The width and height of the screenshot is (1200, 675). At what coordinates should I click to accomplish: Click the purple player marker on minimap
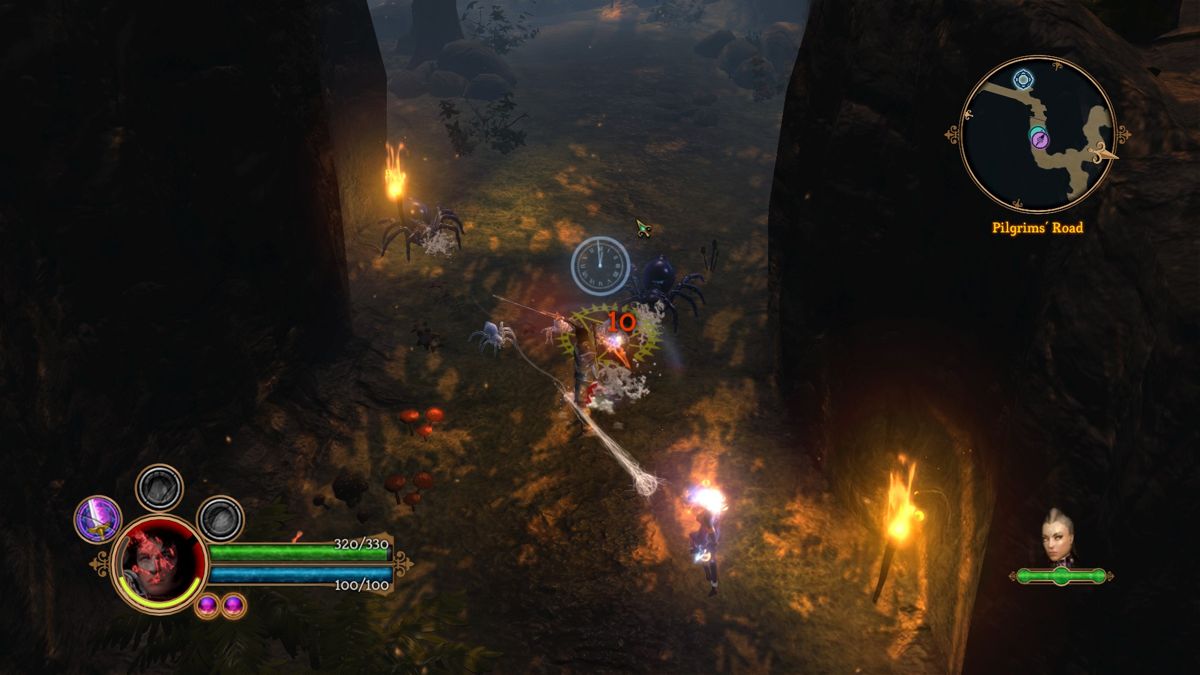[1038, 139]
